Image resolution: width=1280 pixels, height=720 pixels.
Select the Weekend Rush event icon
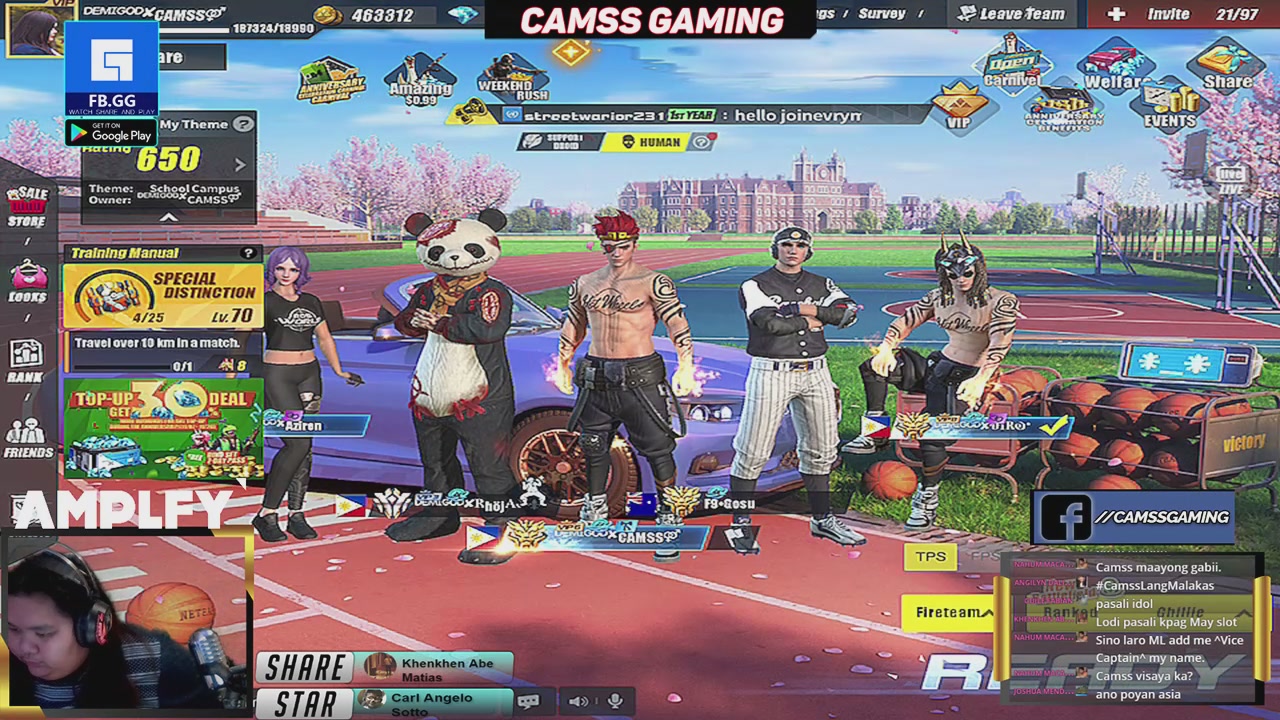(x=512, y=80)
